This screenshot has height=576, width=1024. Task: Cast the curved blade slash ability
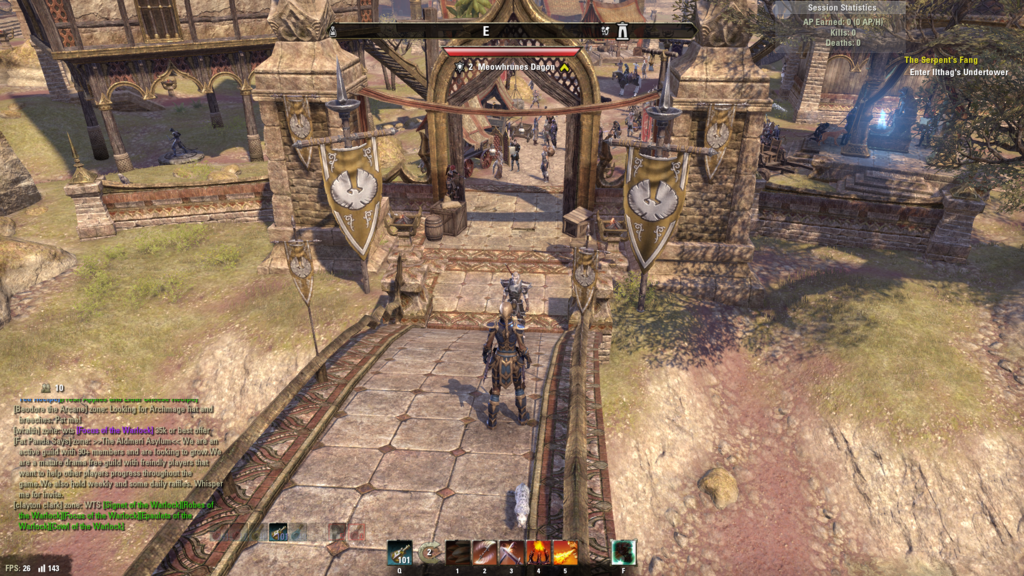pyautogui.click(x=485, y=553)
